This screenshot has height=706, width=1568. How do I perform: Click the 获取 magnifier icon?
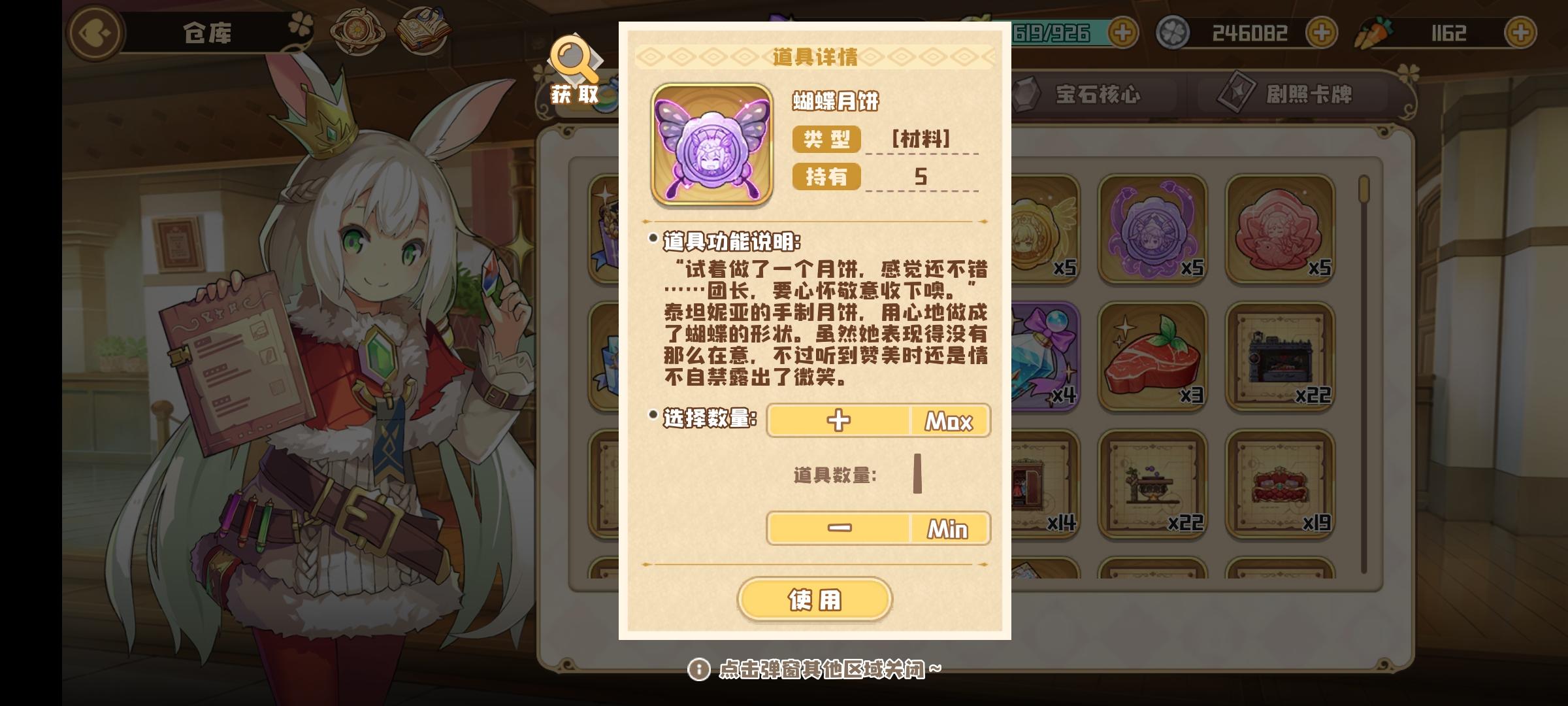pos(574,65)
